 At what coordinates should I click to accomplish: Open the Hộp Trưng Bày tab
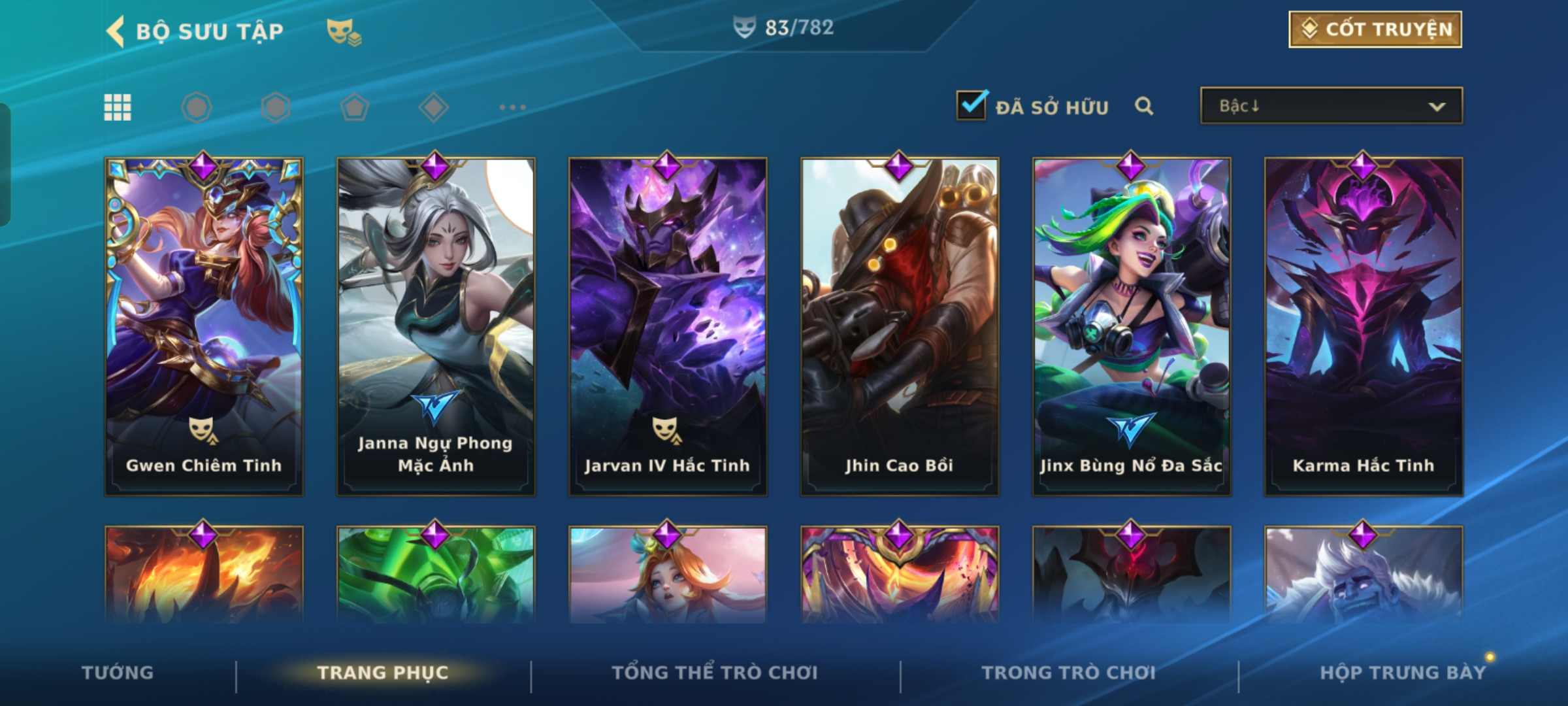point(1403,673)
